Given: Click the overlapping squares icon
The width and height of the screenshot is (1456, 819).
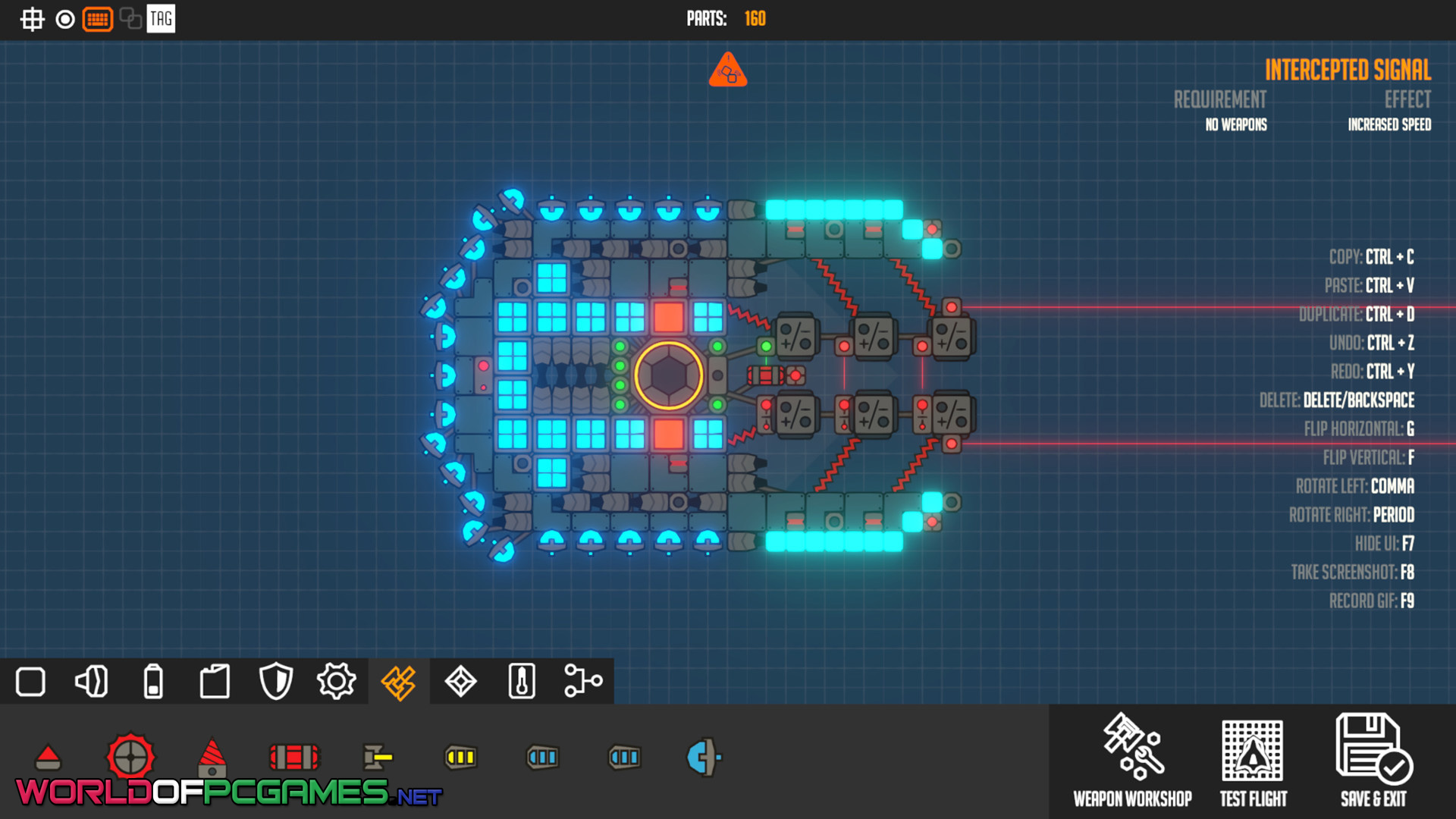Looking at the screenshot, I should tap(130, 19).
